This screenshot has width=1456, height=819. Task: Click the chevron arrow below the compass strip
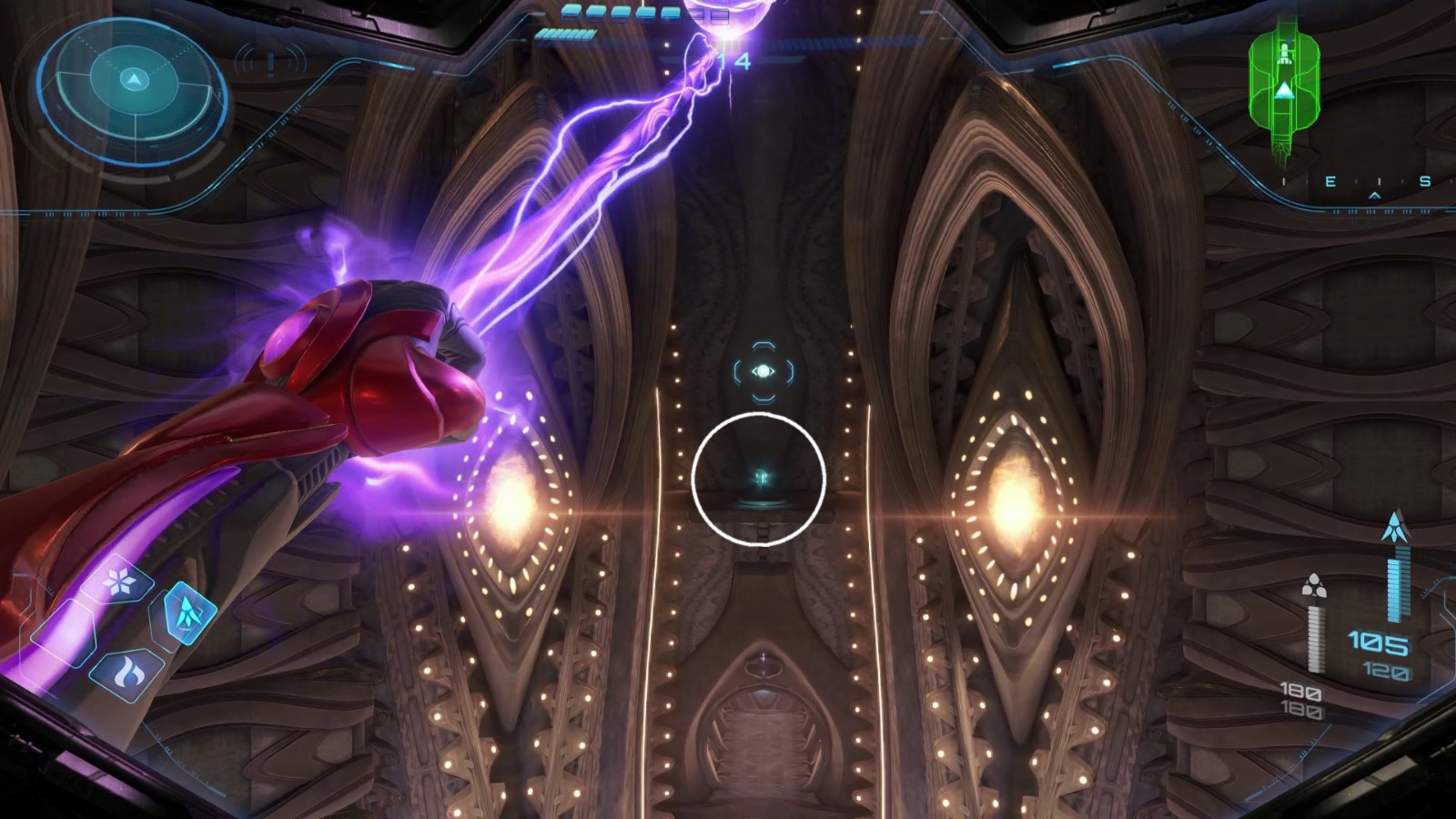coord(1374,195)
